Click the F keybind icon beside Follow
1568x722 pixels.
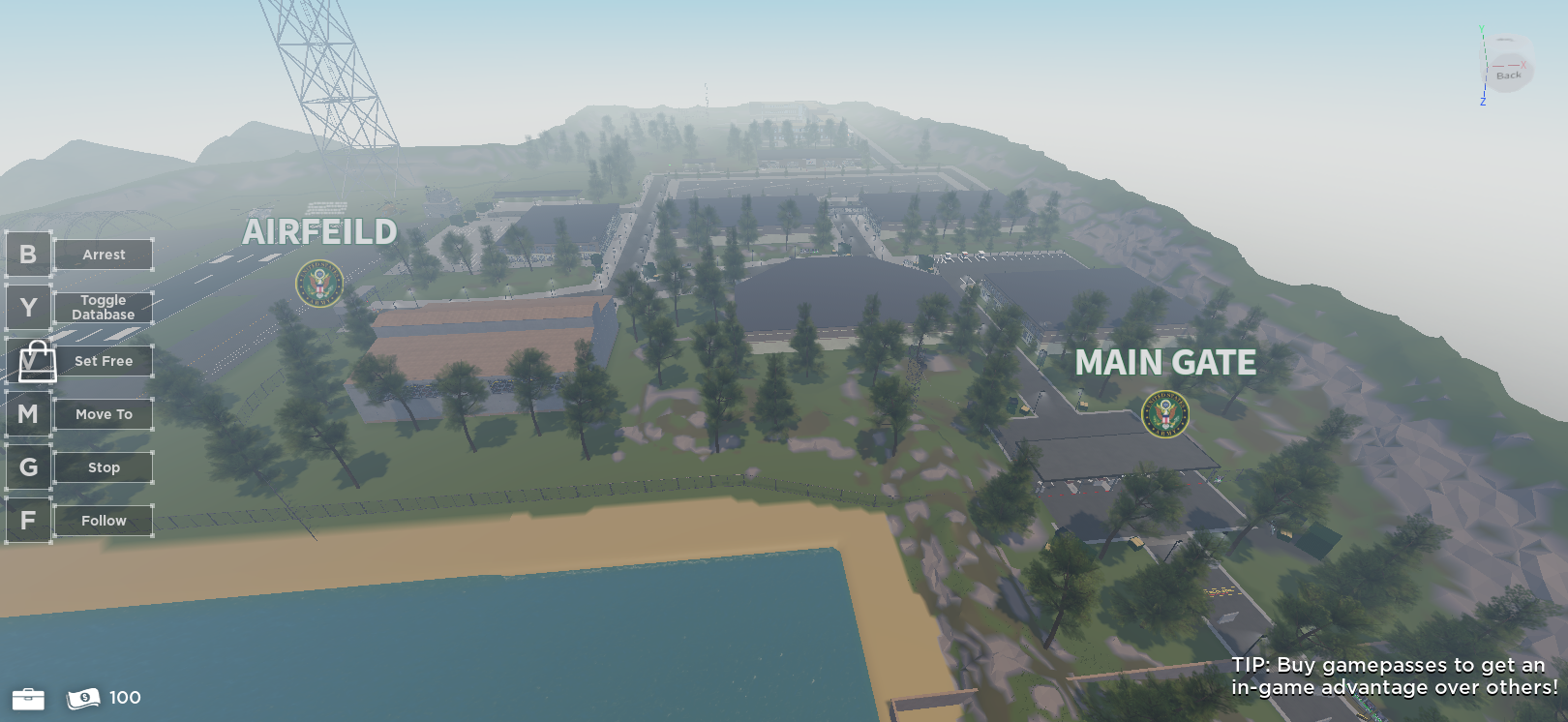tap(28, 521)
